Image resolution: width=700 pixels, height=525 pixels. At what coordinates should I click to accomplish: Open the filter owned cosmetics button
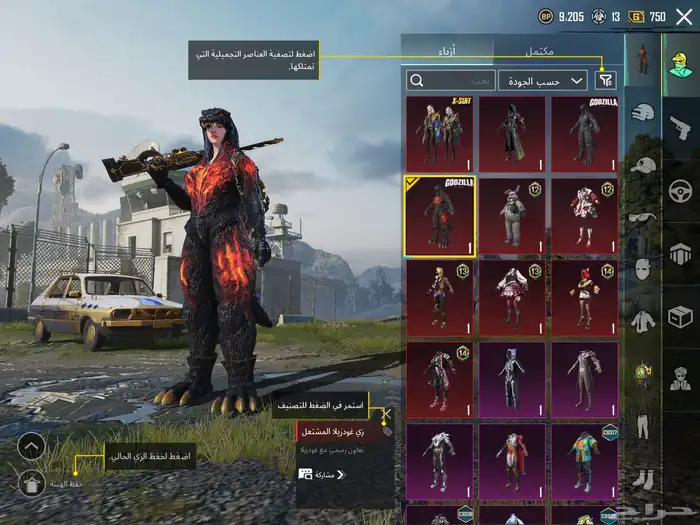coord(605,80)
